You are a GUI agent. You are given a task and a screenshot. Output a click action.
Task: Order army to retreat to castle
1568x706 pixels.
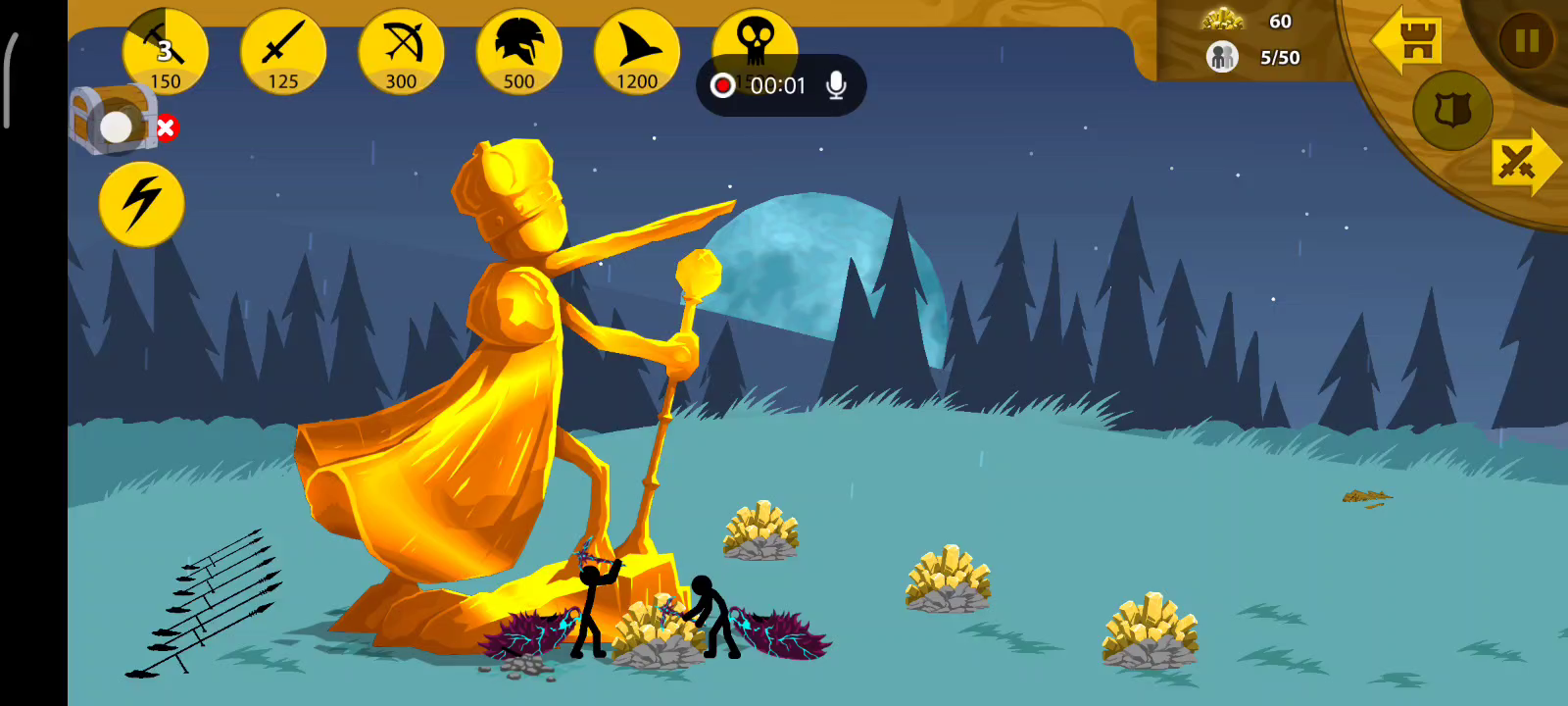[1408, 41]
